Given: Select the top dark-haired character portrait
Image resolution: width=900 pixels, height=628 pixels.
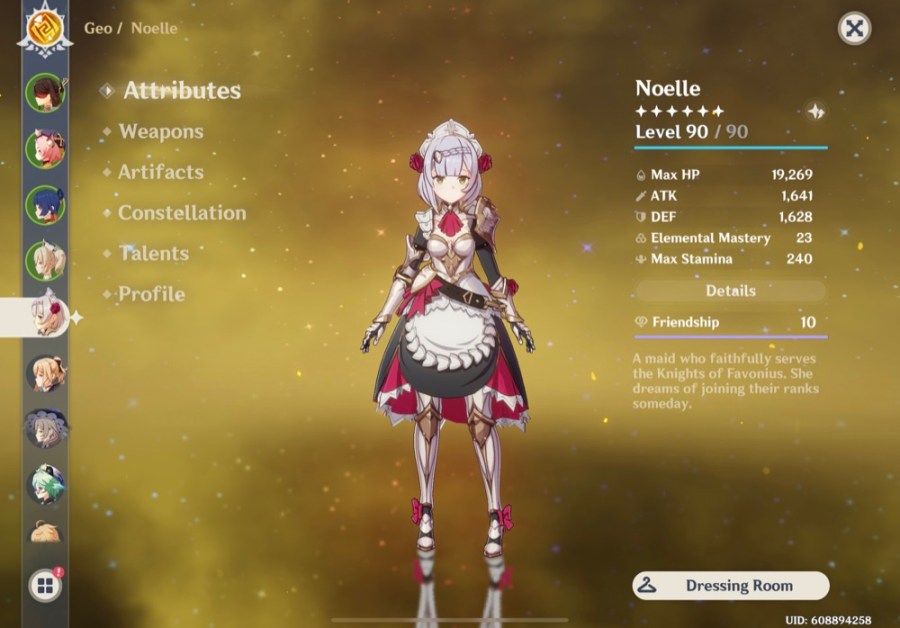Looking at the screenshot, I should coord(45,92).
